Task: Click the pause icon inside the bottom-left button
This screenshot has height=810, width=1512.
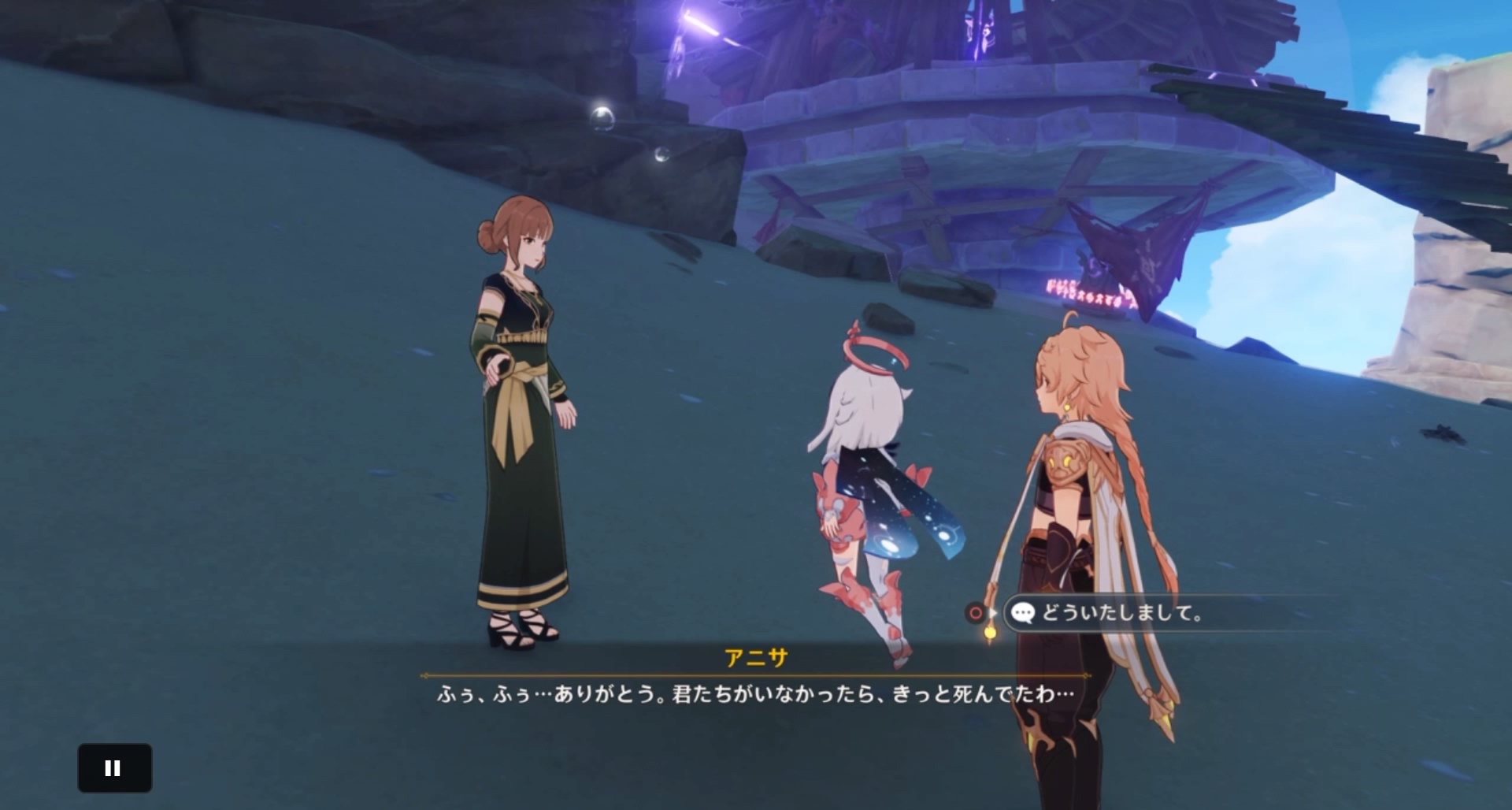Action: click(114, 767)
